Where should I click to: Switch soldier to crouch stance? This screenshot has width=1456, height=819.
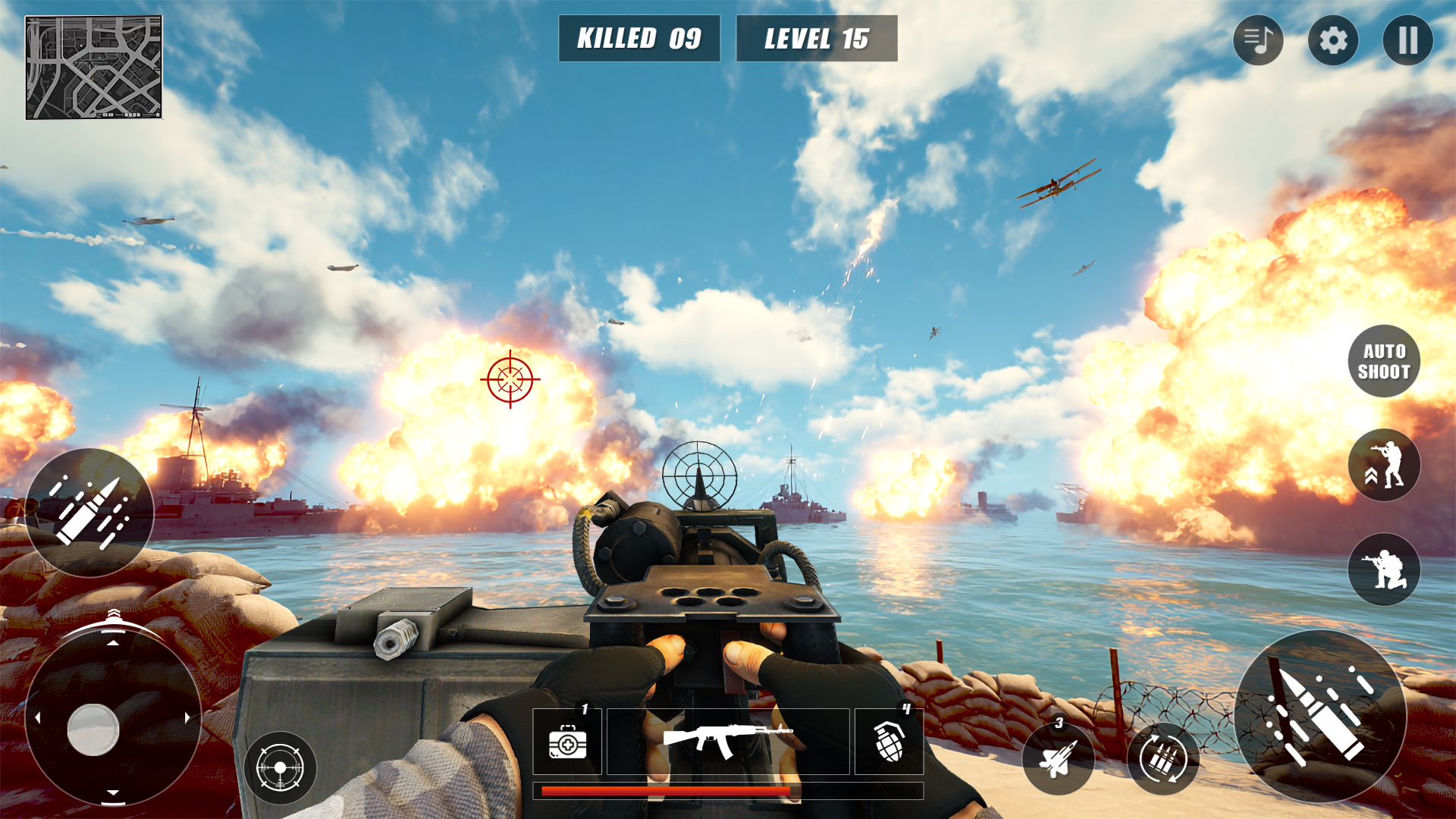(1384, 570)
